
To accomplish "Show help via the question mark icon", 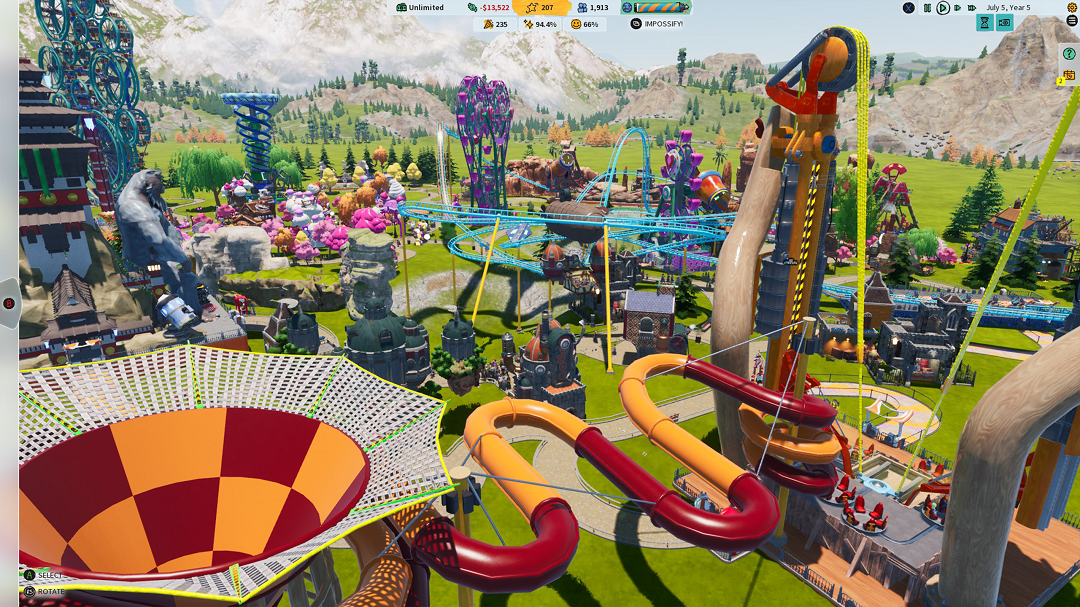I will [x=1069, y=54].
